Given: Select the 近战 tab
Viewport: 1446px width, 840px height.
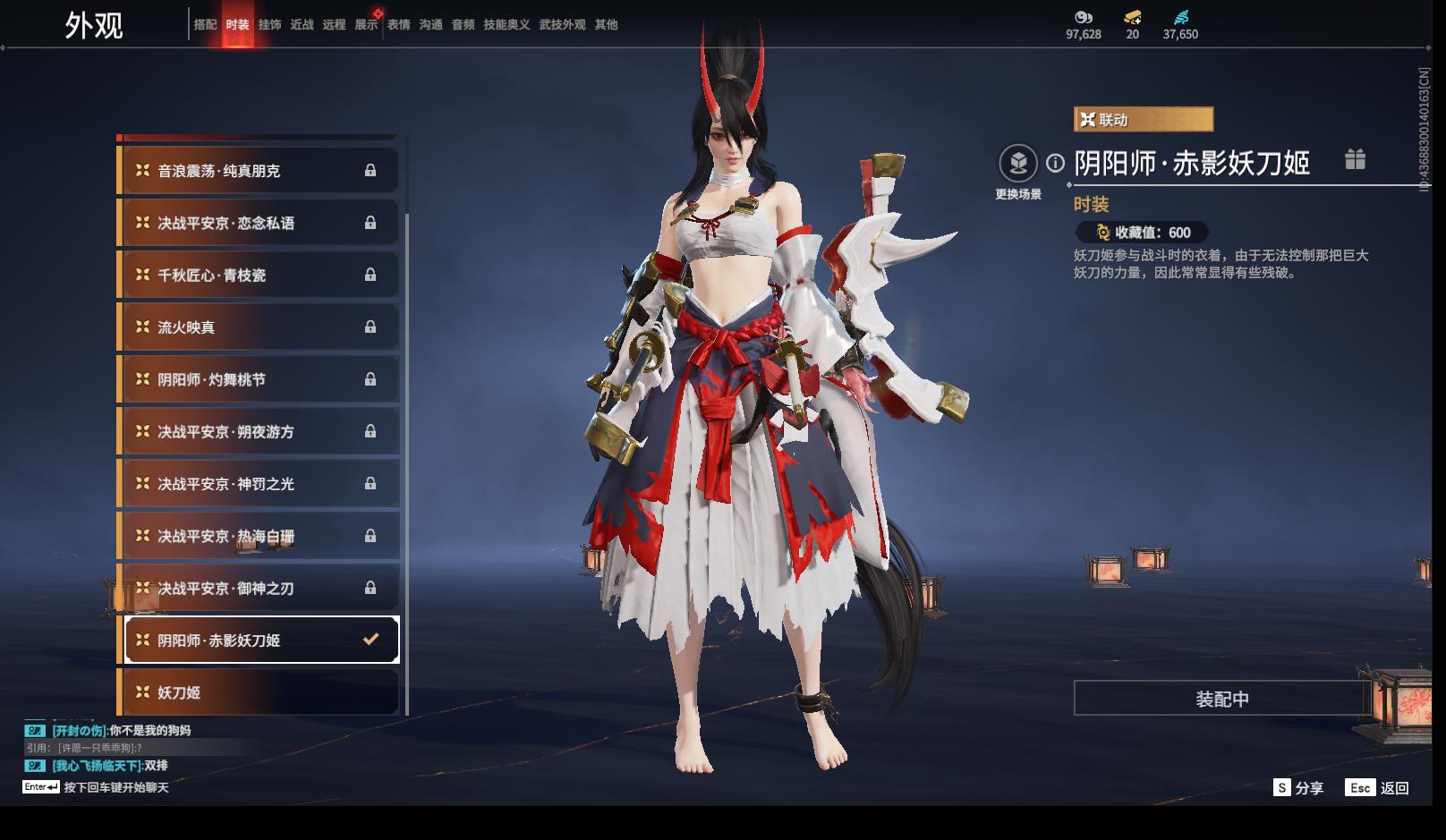Looking at the screenshot, I should [x=302, y=25].
